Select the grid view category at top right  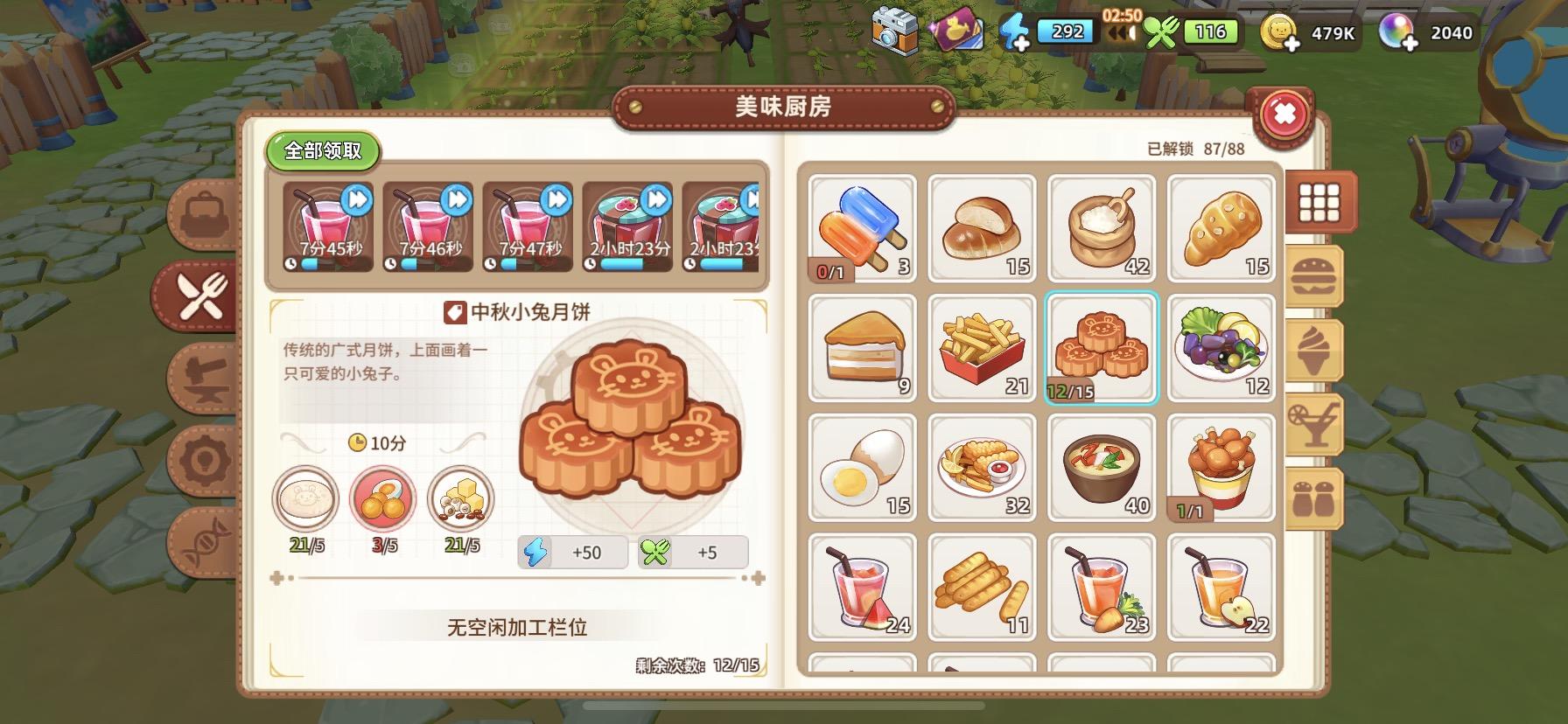pos(1318,198)
